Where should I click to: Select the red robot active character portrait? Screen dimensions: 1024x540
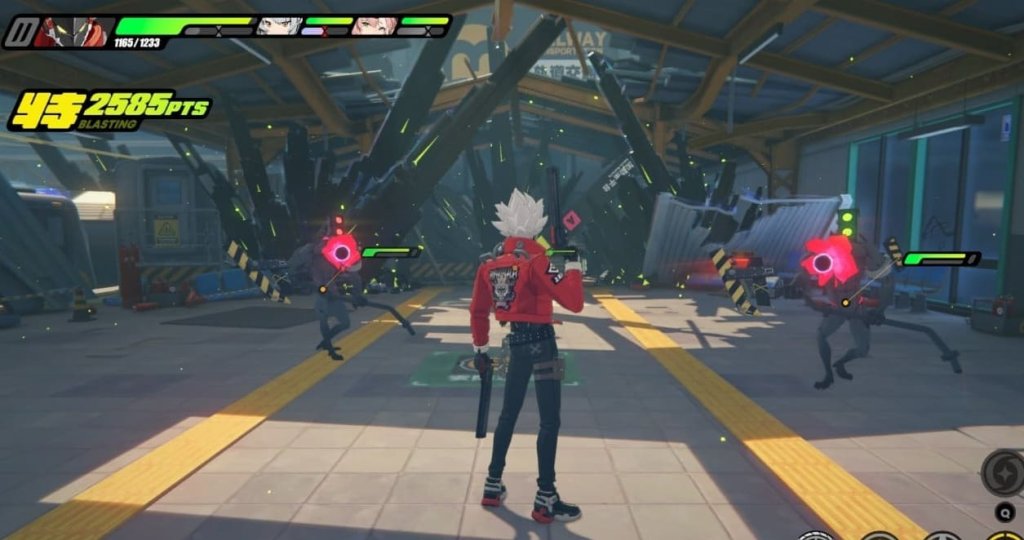pyautogui.click(x=72, y=32)
